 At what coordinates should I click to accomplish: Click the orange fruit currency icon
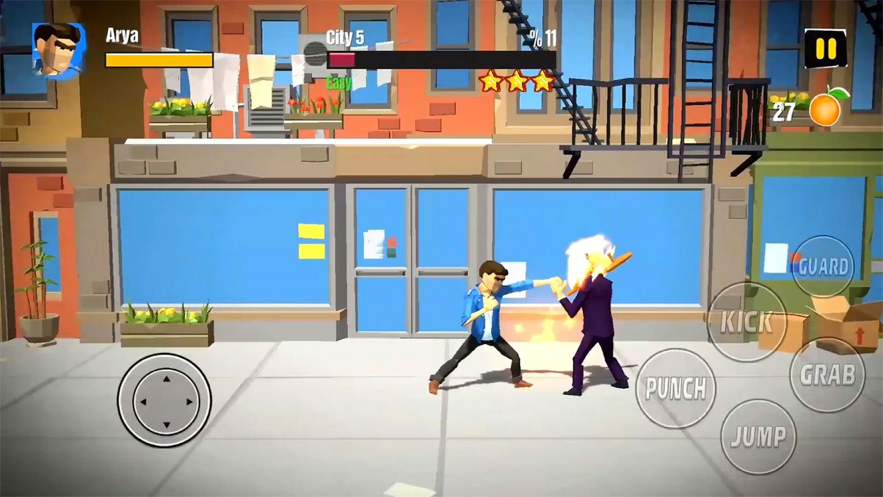coord(827,109)
